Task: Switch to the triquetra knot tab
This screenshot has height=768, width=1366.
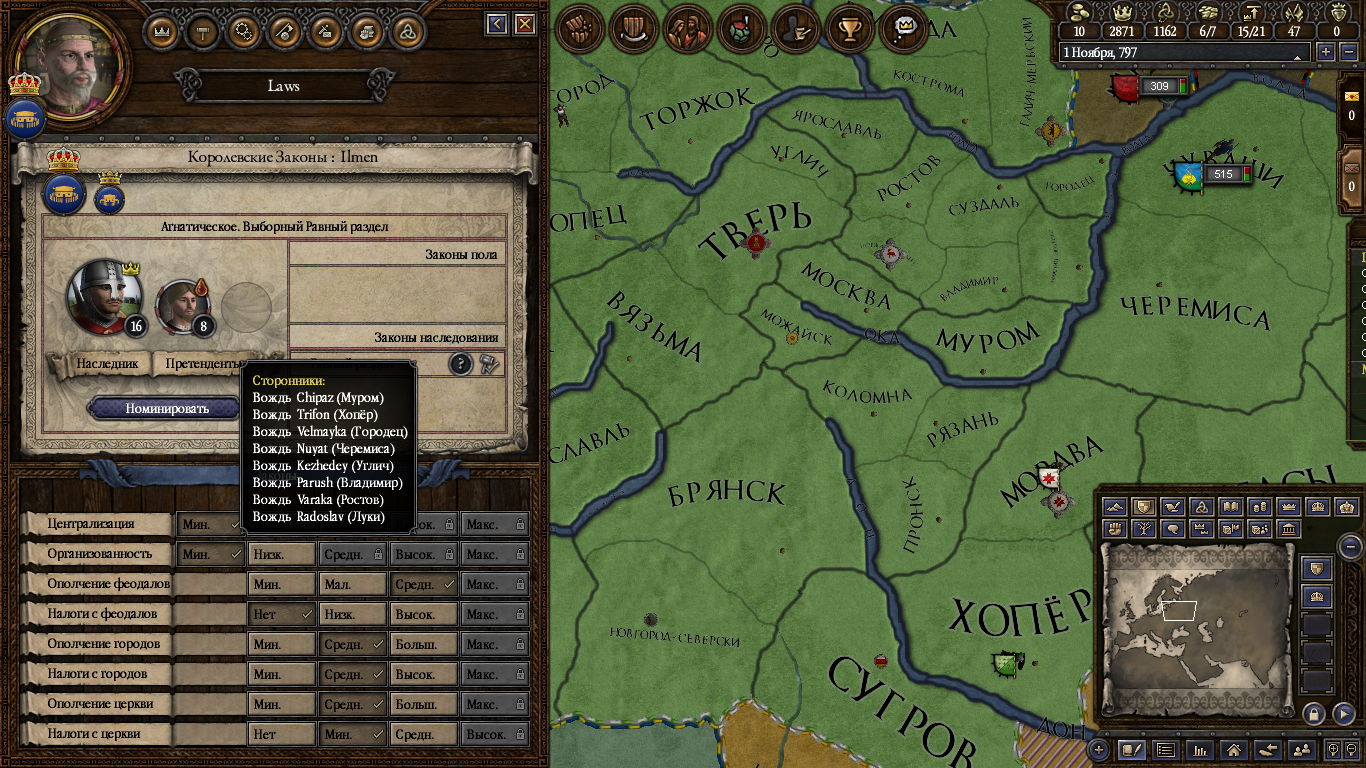Action: point(407,30)
